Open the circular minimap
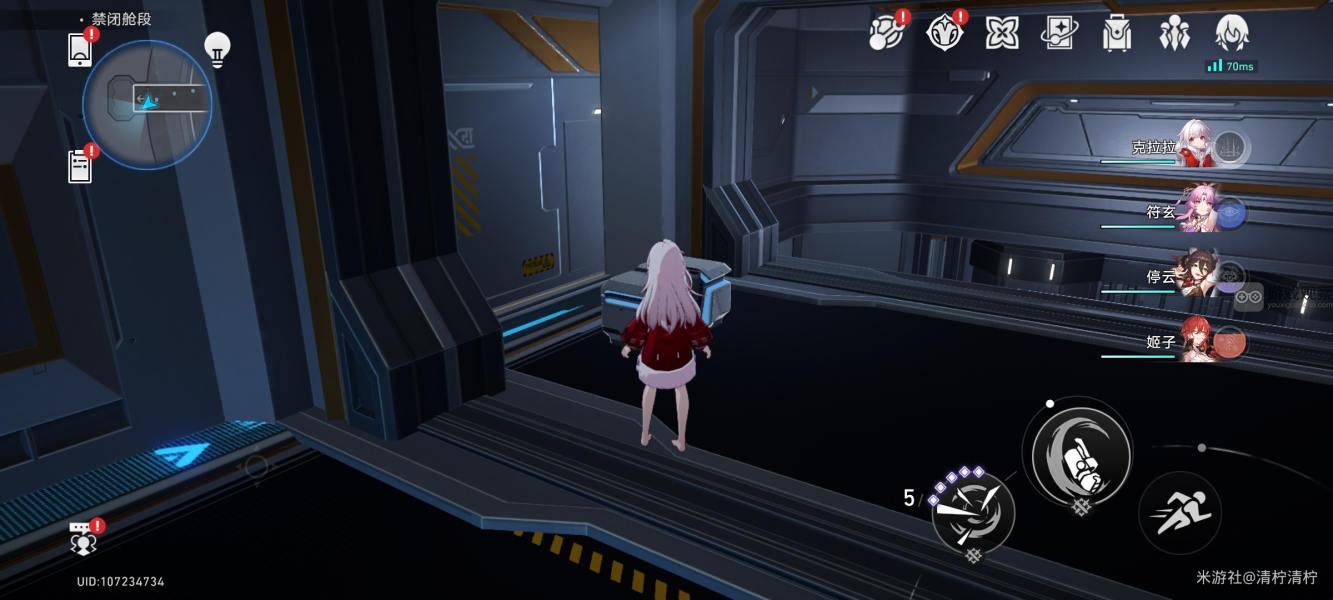 (x=147, y=104)
